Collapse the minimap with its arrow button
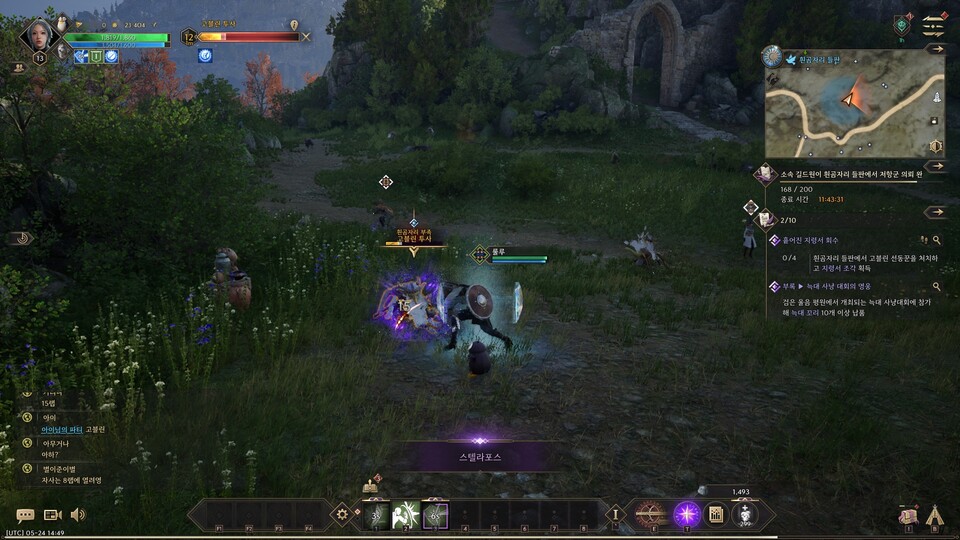Image resolution: width=960 pixels, height=540 pixels. click(935, 48)
